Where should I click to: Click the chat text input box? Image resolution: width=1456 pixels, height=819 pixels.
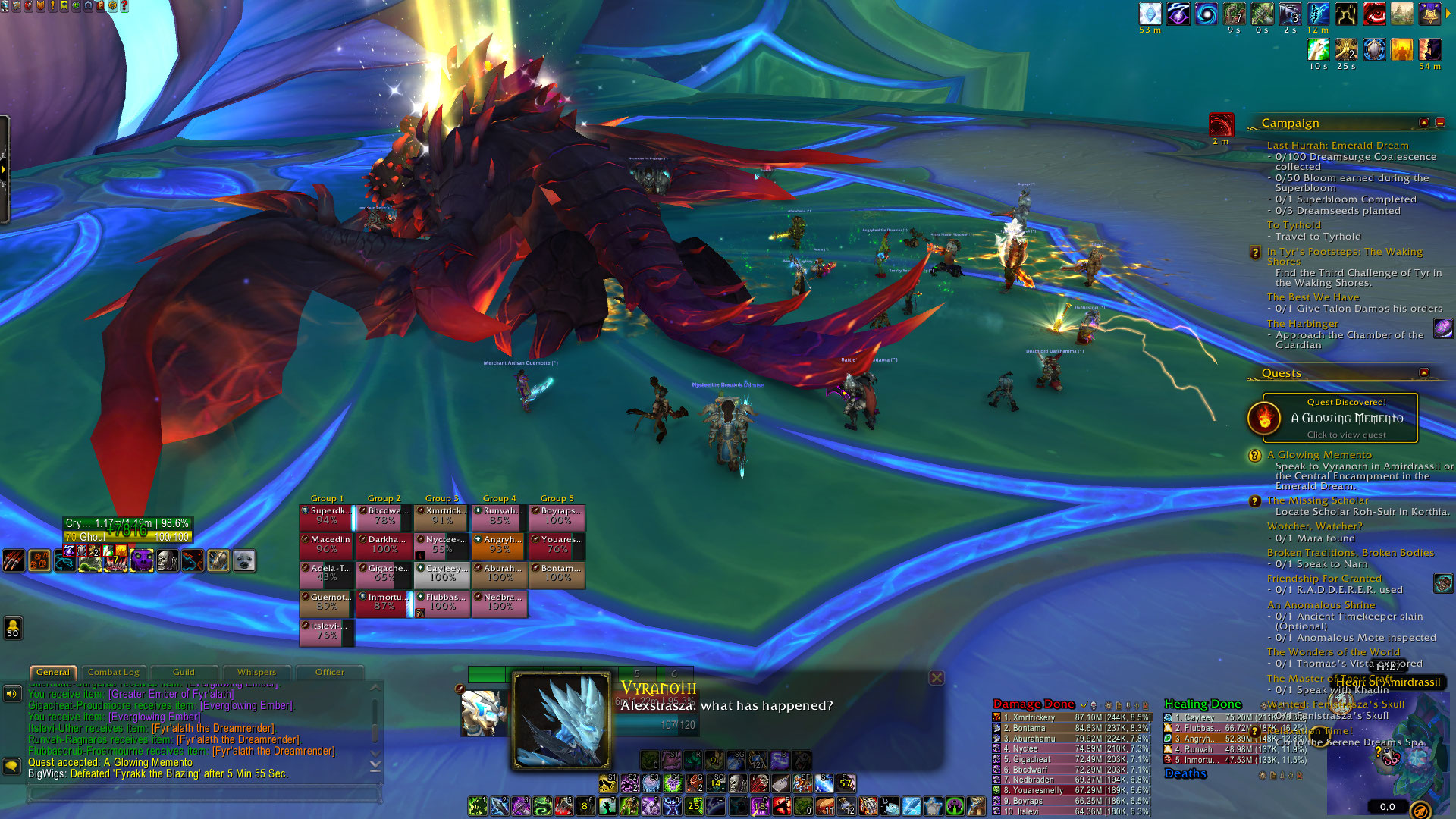click(203, 794)
